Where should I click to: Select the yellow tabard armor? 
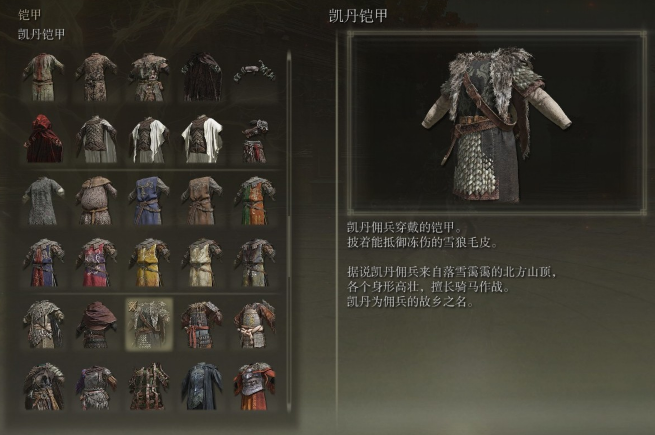click(x=148, y=262)
